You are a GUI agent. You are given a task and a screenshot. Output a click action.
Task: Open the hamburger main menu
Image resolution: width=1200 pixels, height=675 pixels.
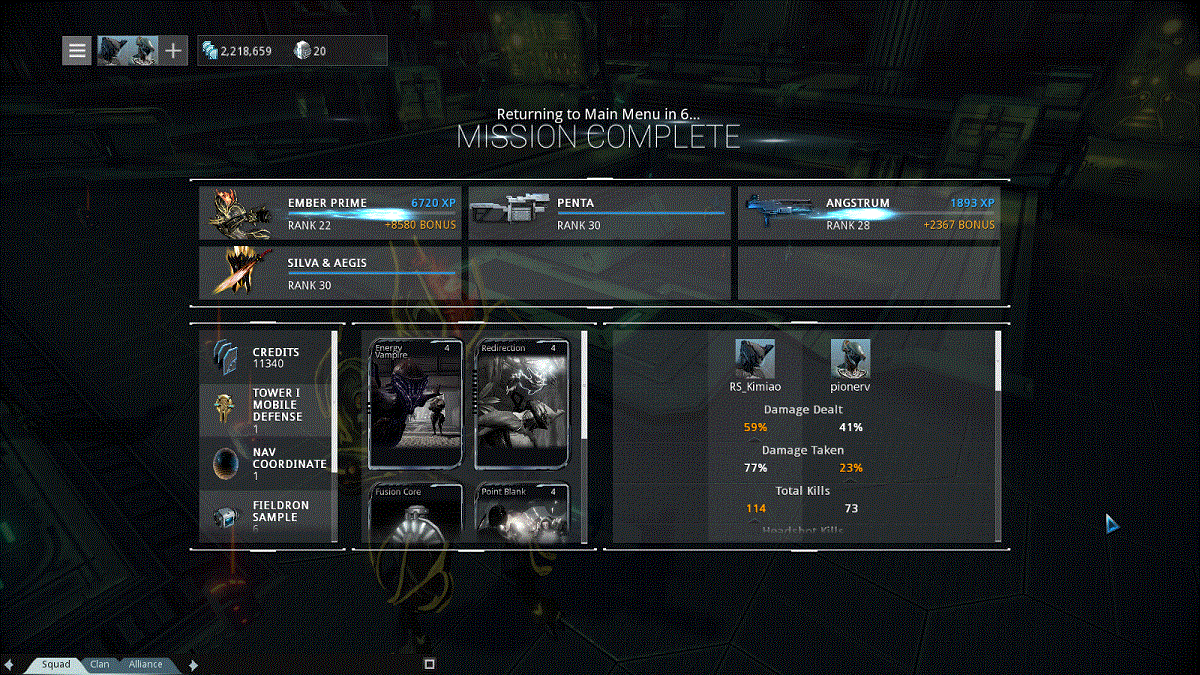[78, 50]
